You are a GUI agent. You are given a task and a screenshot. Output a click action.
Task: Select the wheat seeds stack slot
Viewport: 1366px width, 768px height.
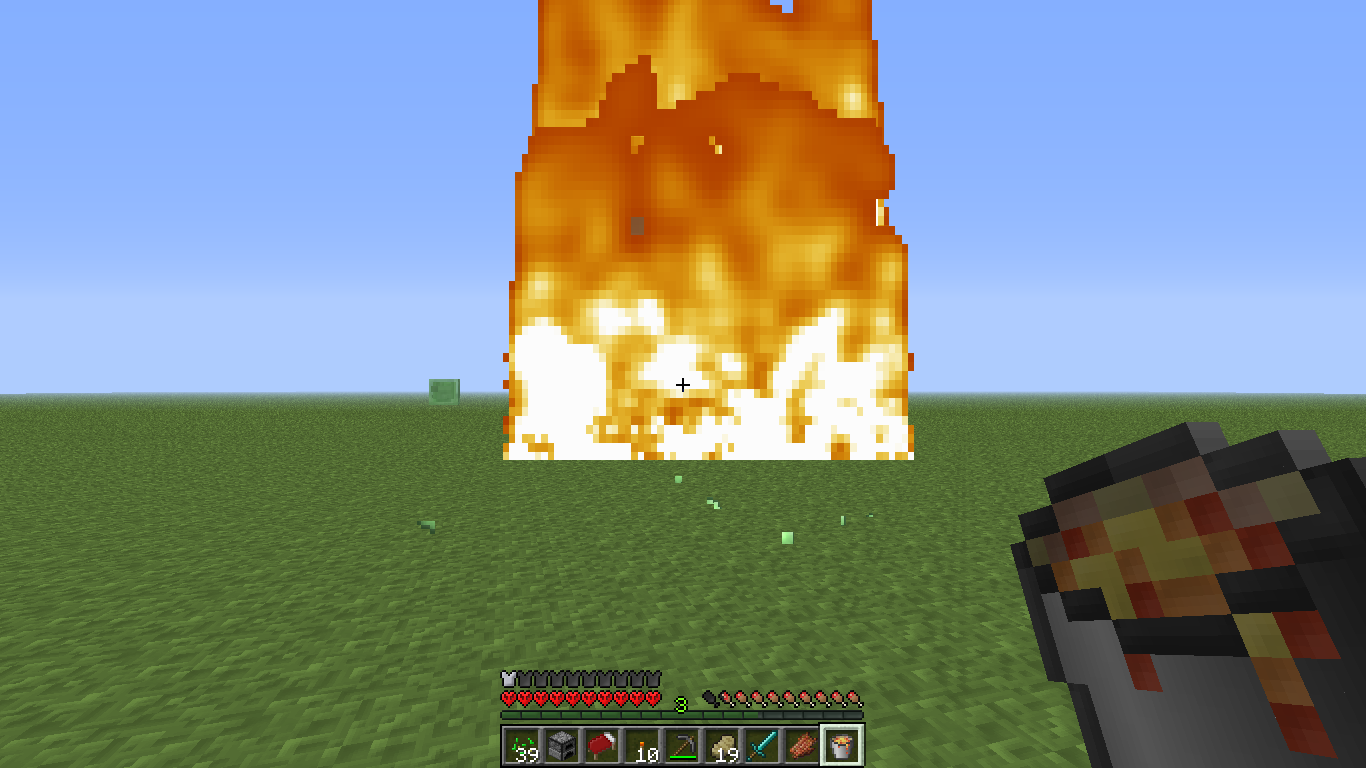522,745
